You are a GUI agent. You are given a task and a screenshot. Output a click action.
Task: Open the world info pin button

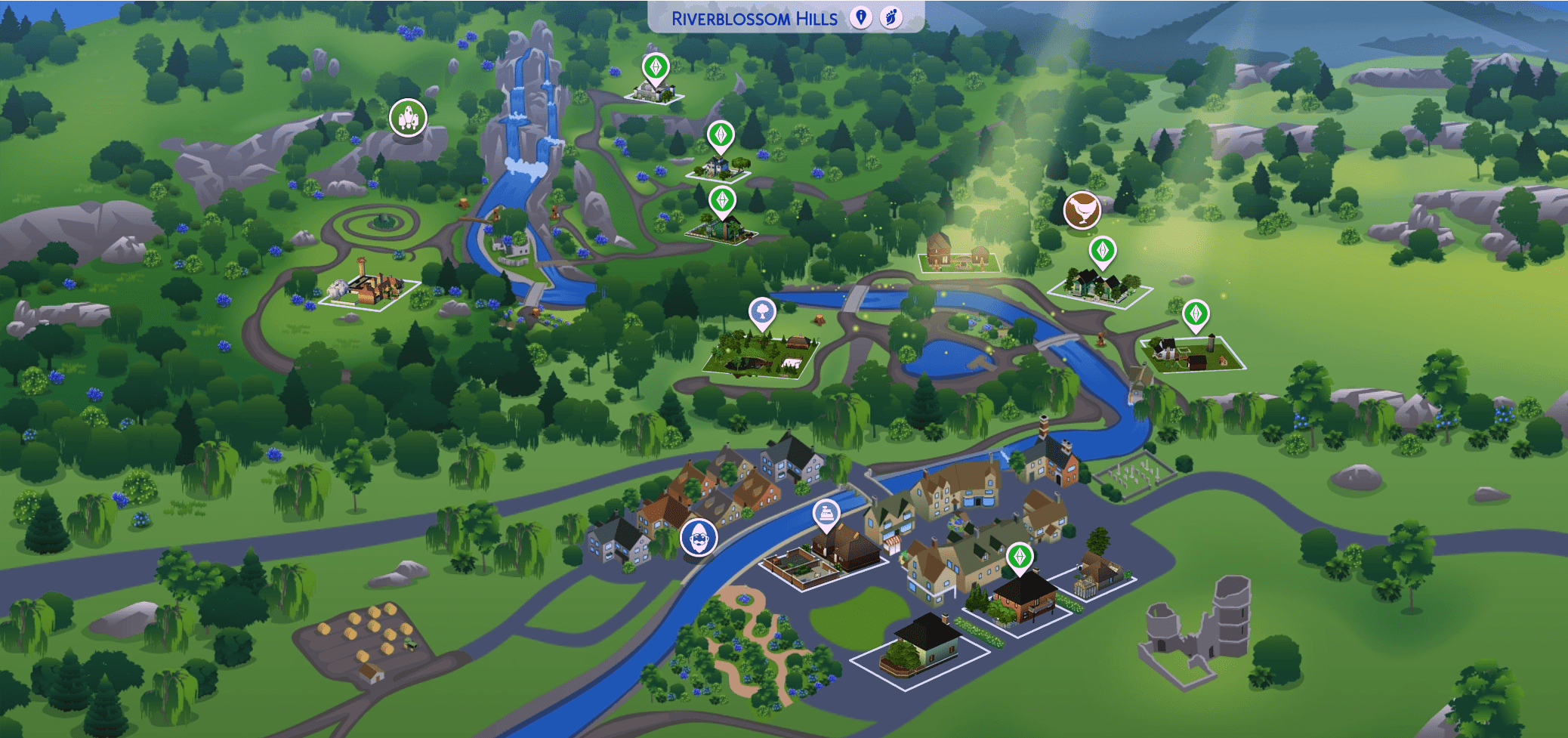click(x=860, y=17)
